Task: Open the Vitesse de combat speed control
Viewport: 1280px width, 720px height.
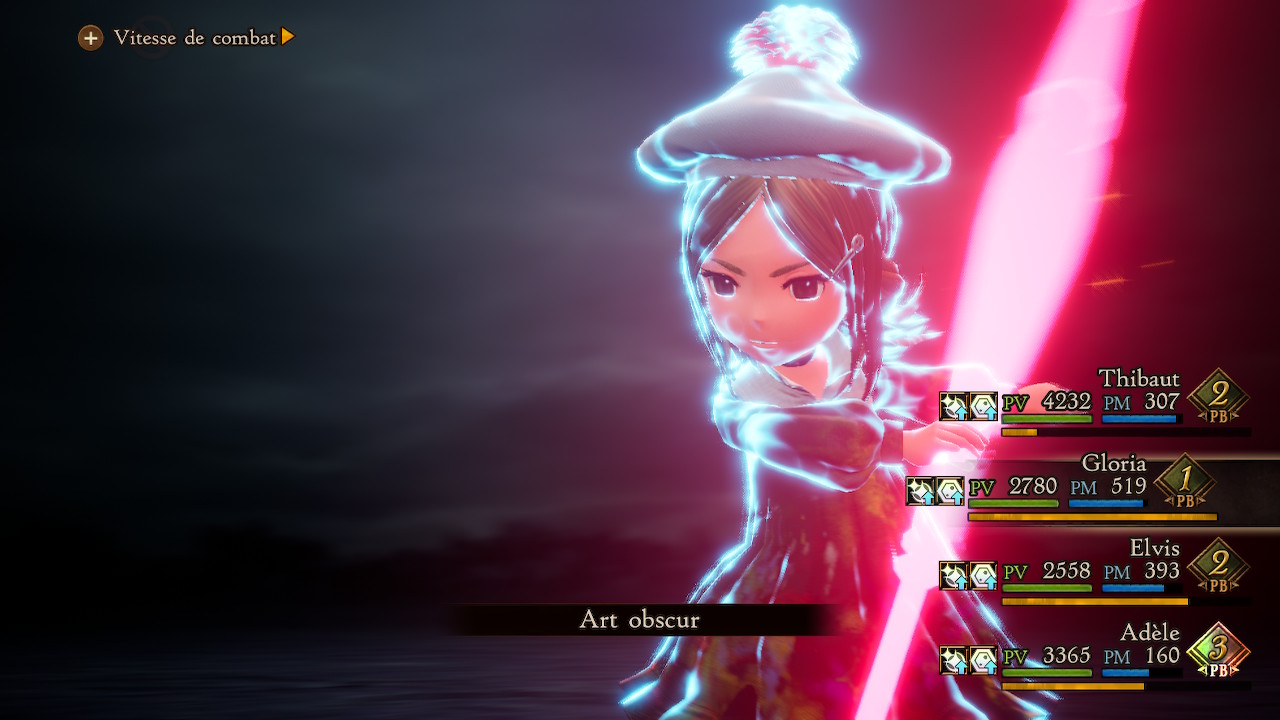Action: (x=187, y=38)
